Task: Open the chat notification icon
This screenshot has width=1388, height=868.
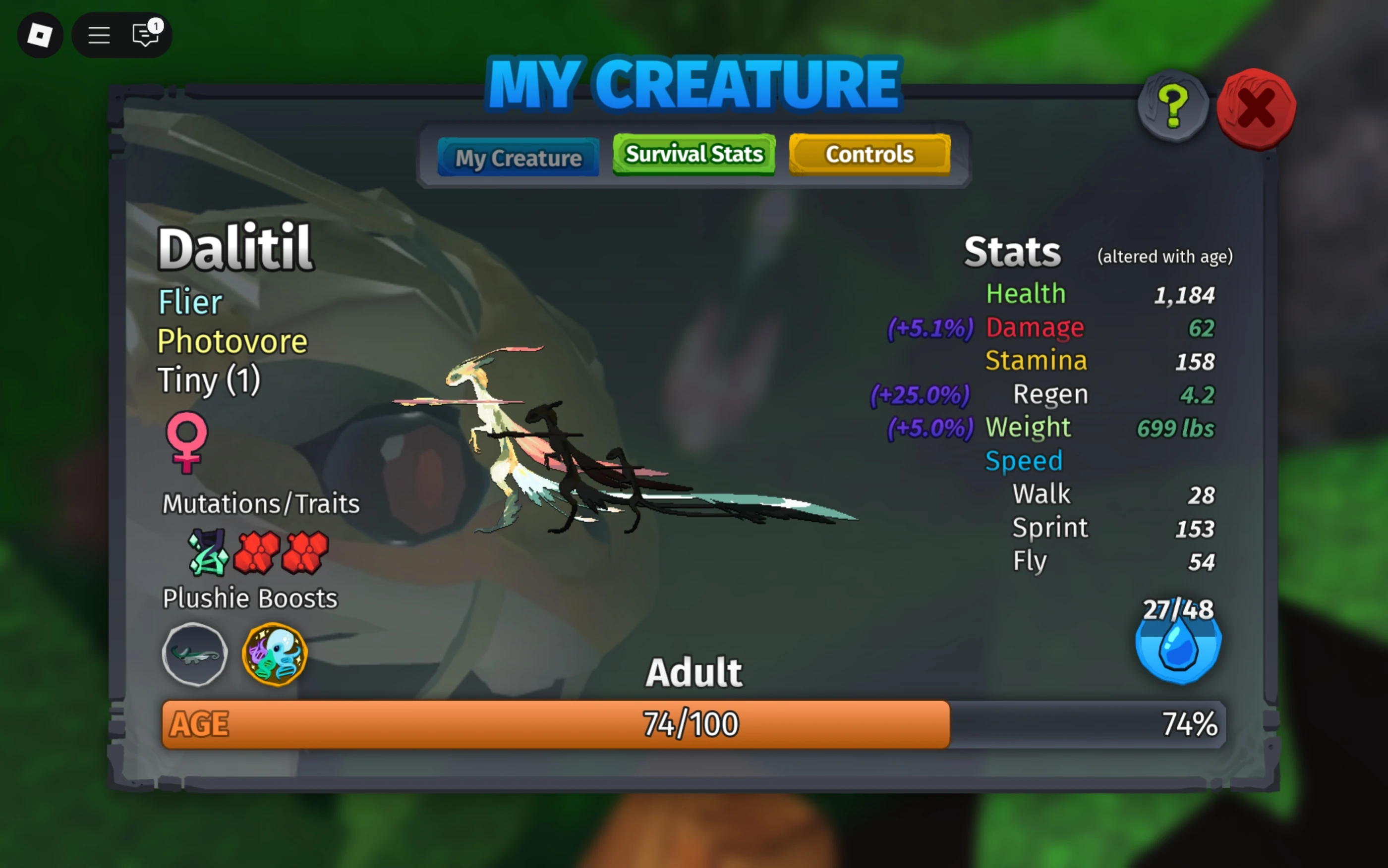Action: tap(146, 35)
